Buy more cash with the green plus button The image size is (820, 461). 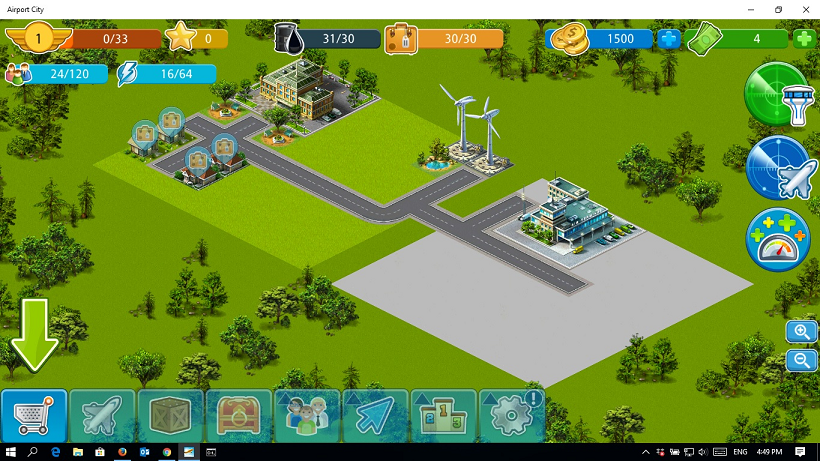[x=804, y=39]
